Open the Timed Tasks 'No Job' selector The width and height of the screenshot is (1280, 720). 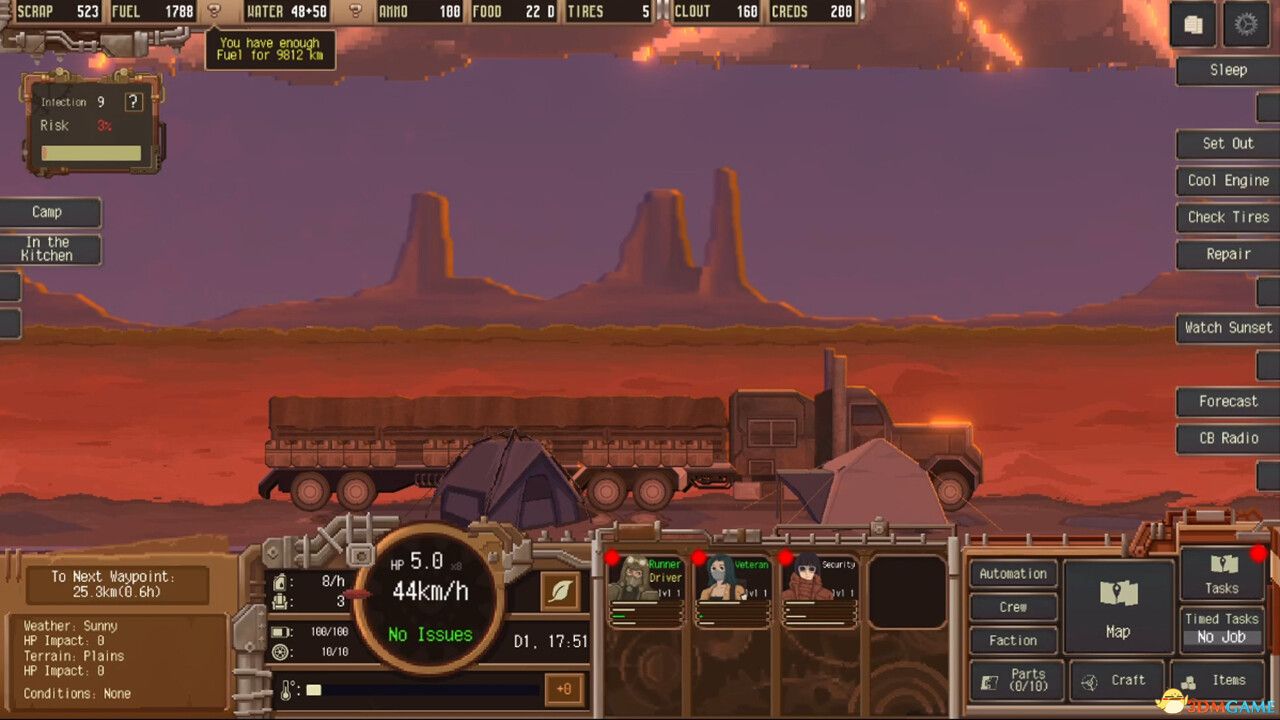[1220, 636]
